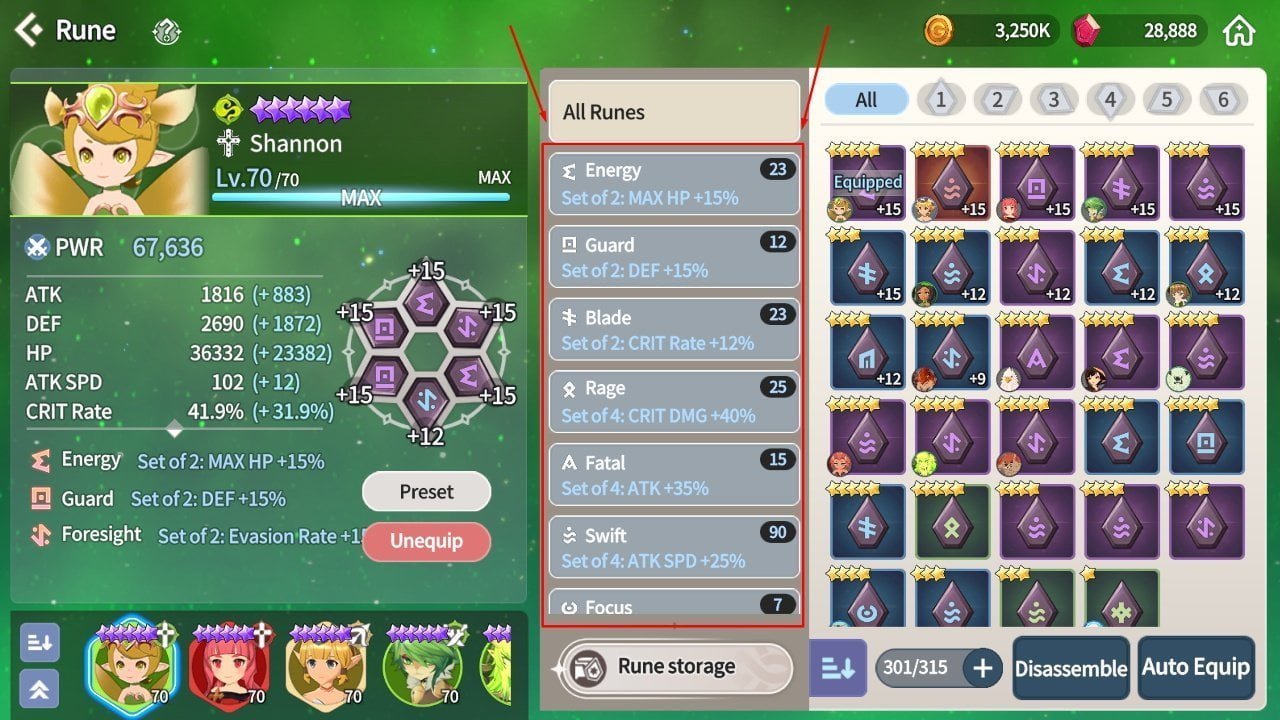Filter runes by the Guard set
This screenshot has height=720, width=1280.
[675, 256]
